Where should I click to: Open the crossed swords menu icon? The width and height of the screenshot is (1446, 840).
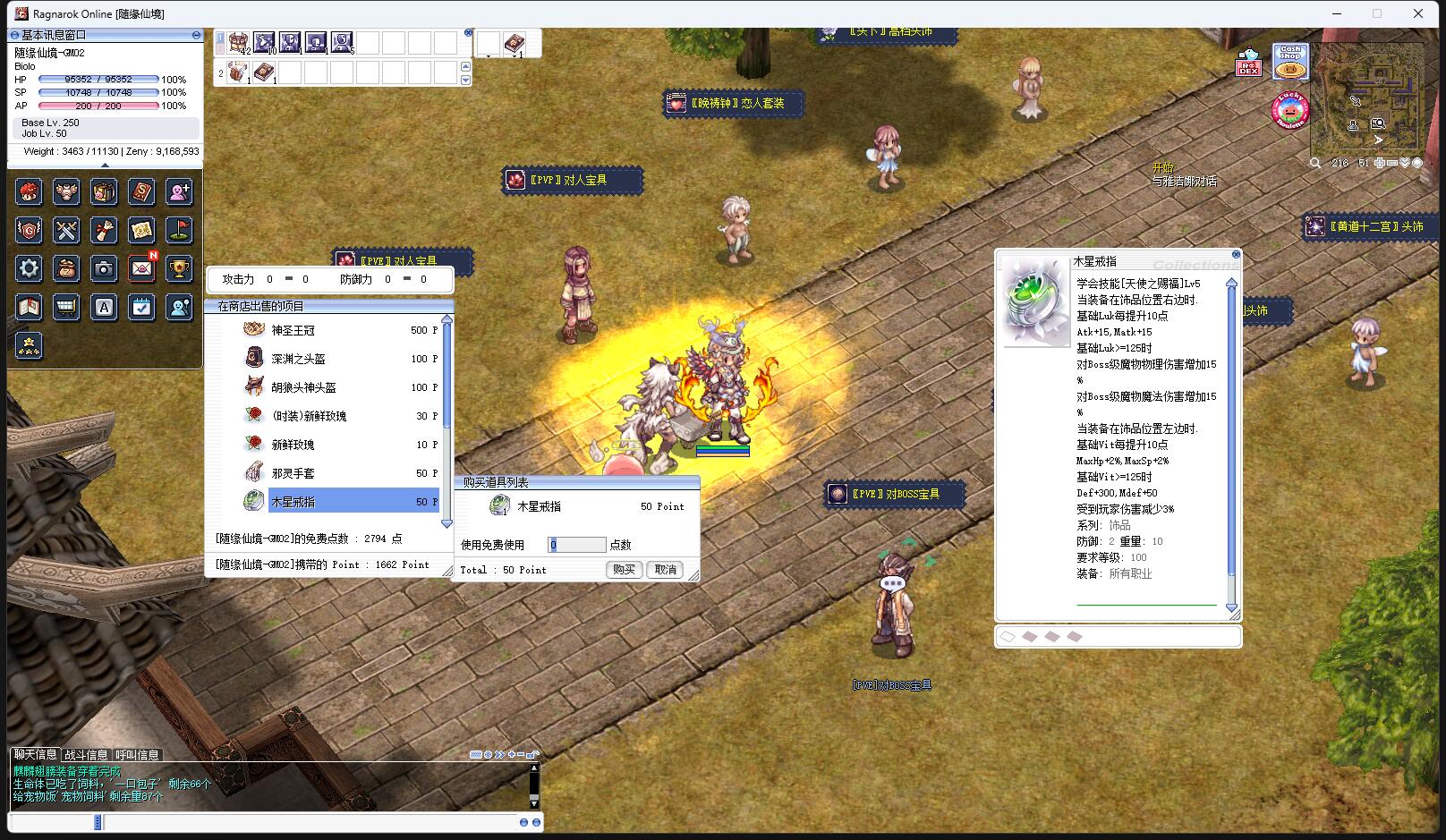[x=67, y=231]
